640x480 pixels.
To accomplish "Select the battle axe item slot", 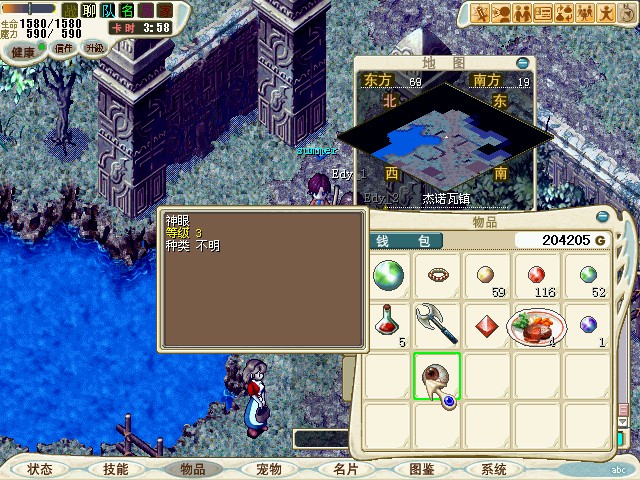I will coord(437,324).
